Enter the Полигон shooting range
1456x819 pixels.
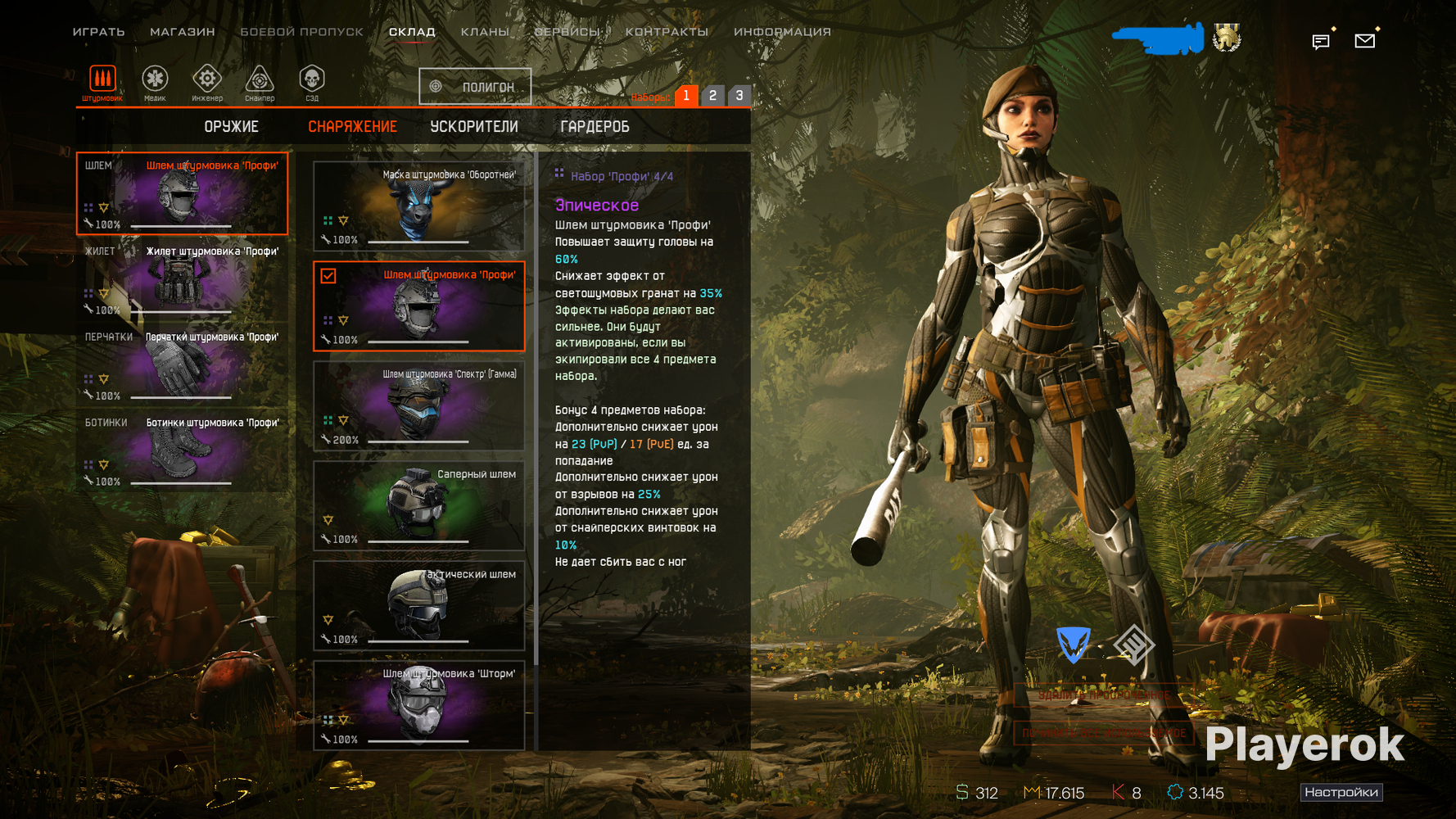click(x=475, y=87)
